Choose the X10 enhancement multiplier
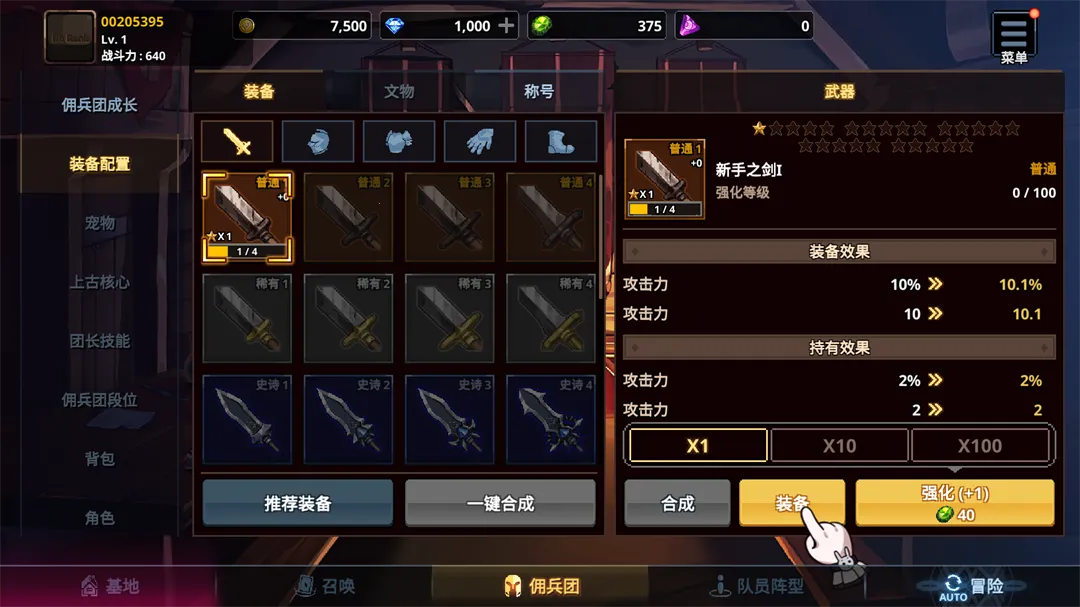The width and height of the screenshot is (1080, 607). pos(839,446)
